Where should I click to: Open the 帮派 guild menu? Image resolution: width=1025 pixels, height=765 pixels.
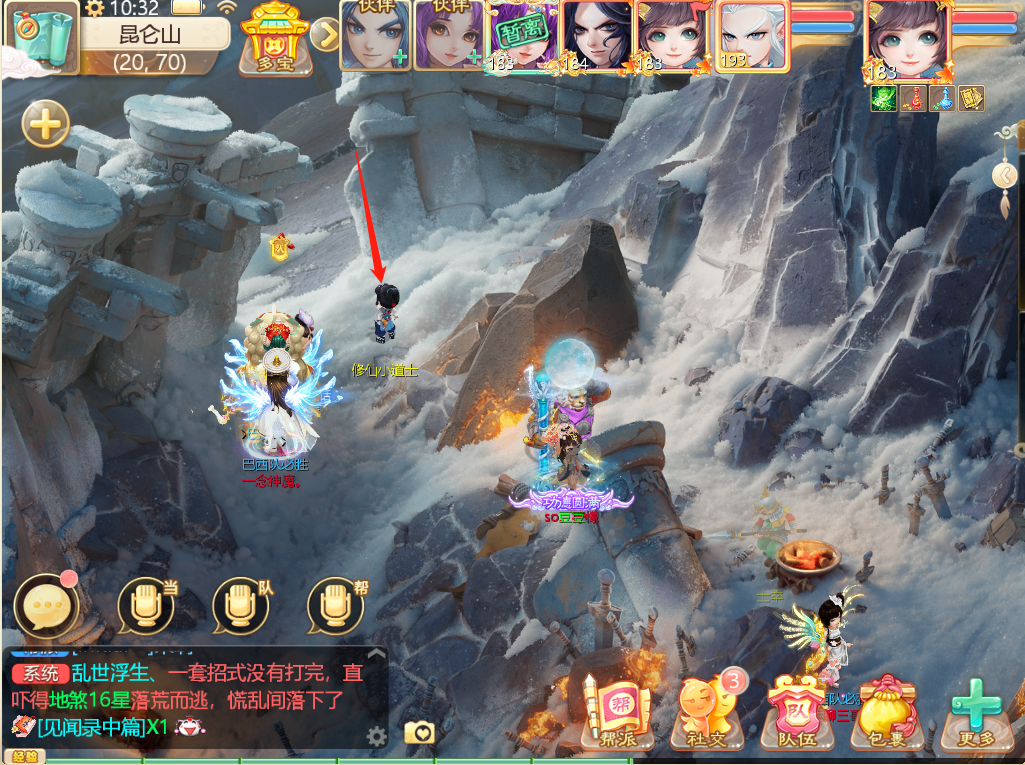click(614, 712)
